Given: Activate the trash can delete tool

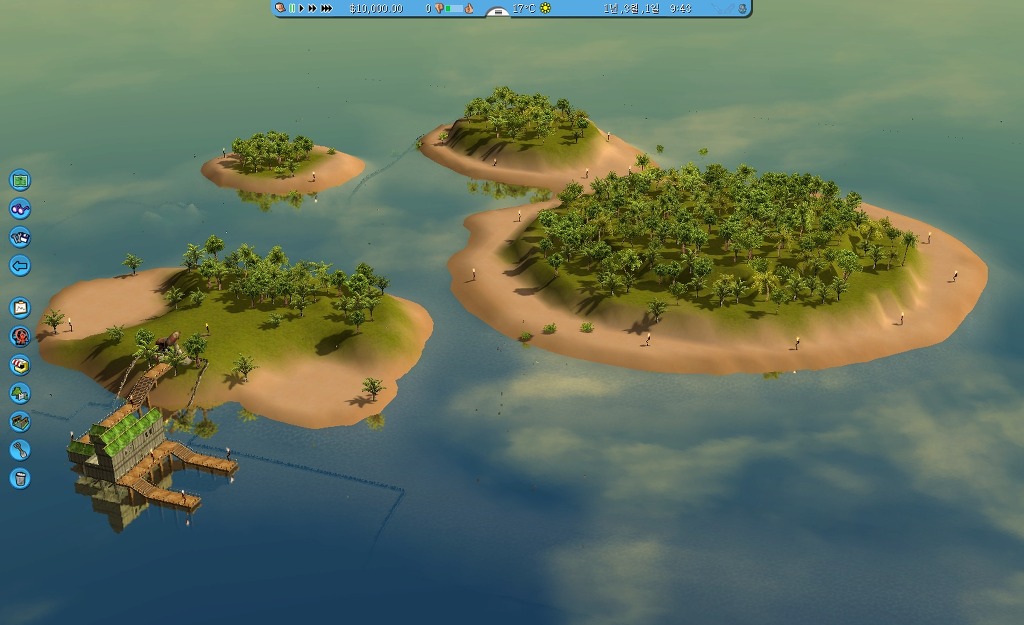Looking at the screenshot, I should (x=20, y=478).
